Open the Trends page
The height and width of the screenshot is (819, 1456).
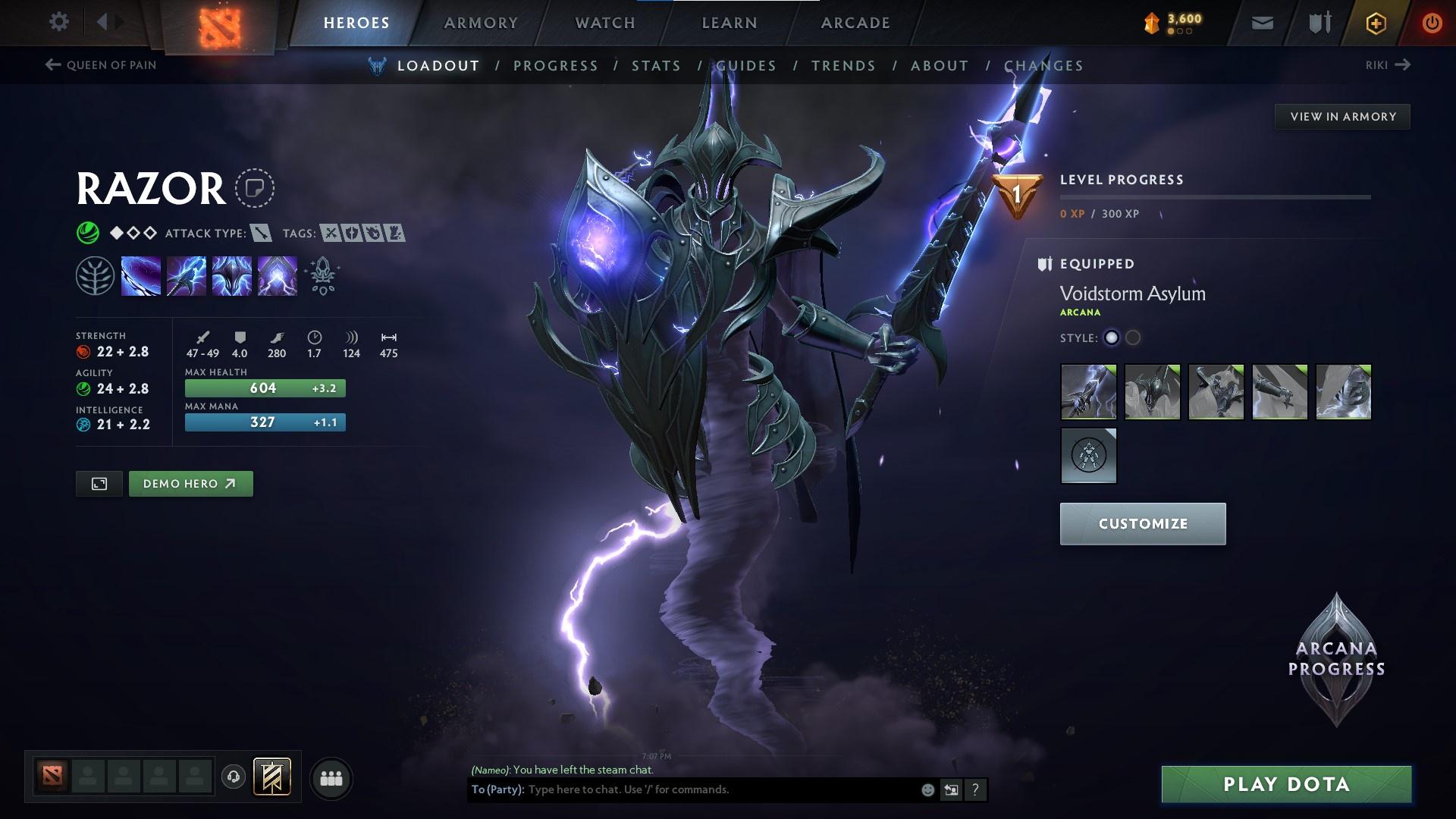click(x=843, y=66)
